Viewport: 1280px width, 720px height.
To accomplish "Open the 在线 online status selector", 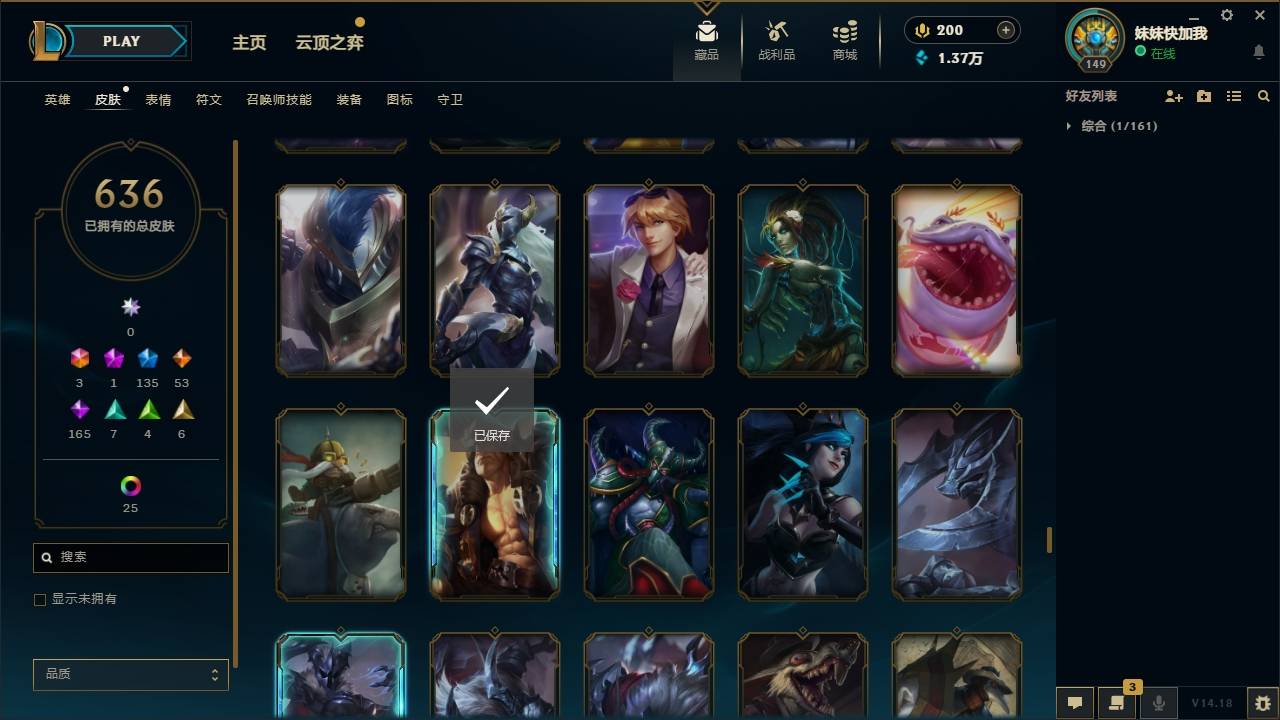I will [x=1162, y=54].
